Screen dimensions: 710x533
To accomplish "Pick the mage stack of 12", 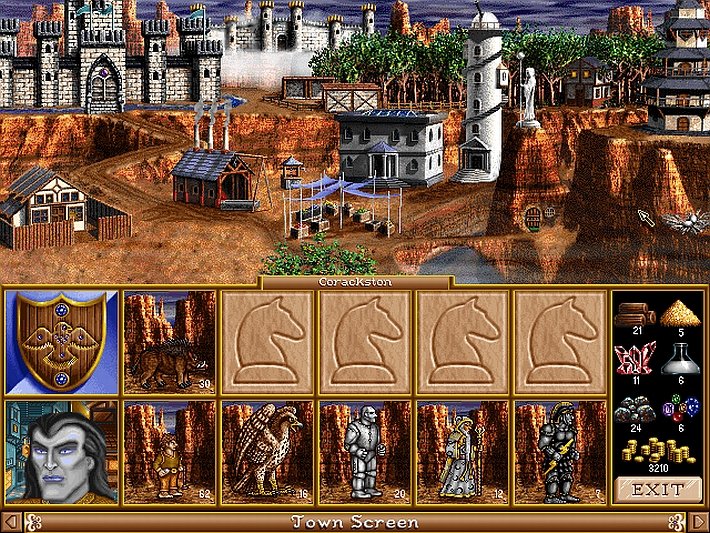I will (462, 451).
